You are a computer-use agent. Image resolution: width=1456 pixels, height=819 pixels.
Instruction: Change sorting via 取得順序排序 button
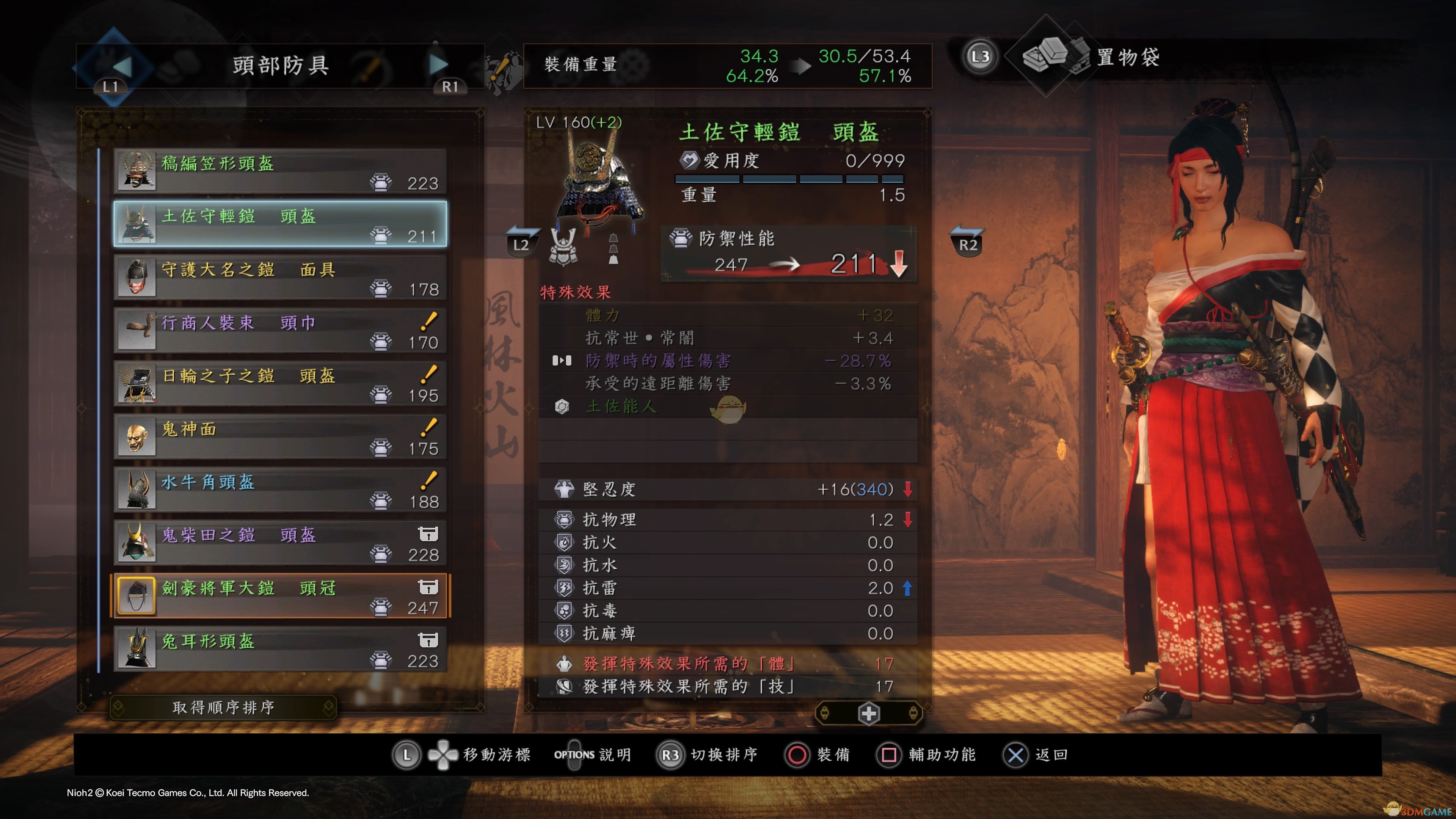223,708
